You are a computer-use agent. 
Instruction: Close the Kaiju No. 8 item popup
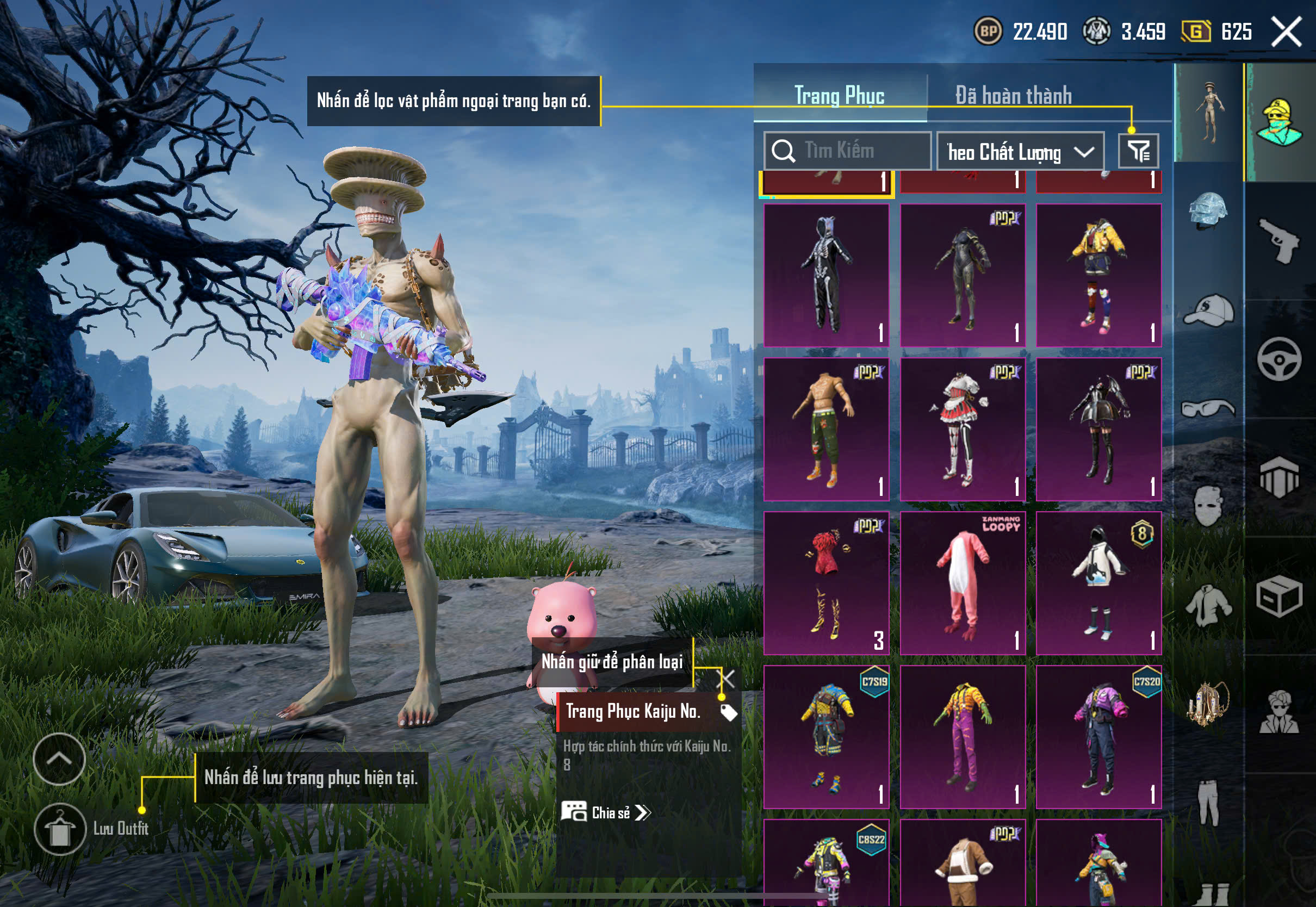click(x=727, y=679)
